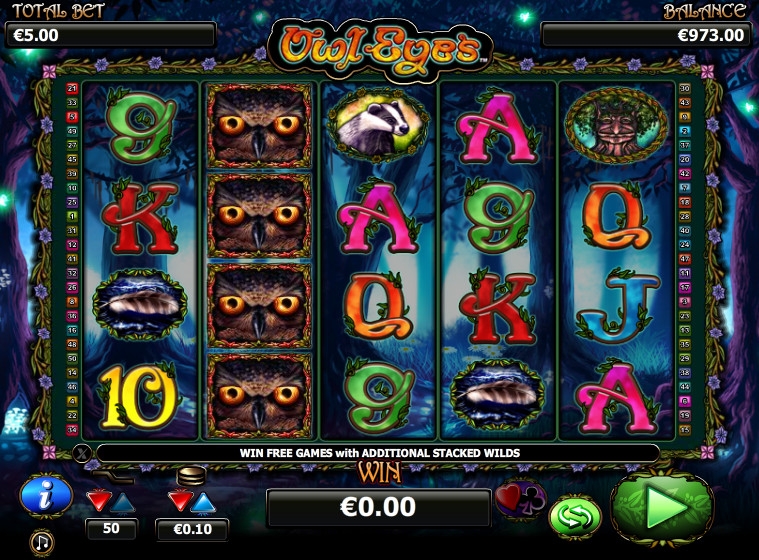
Task: Toggle sound with the music note icon
Action: (x=42, y=542)
